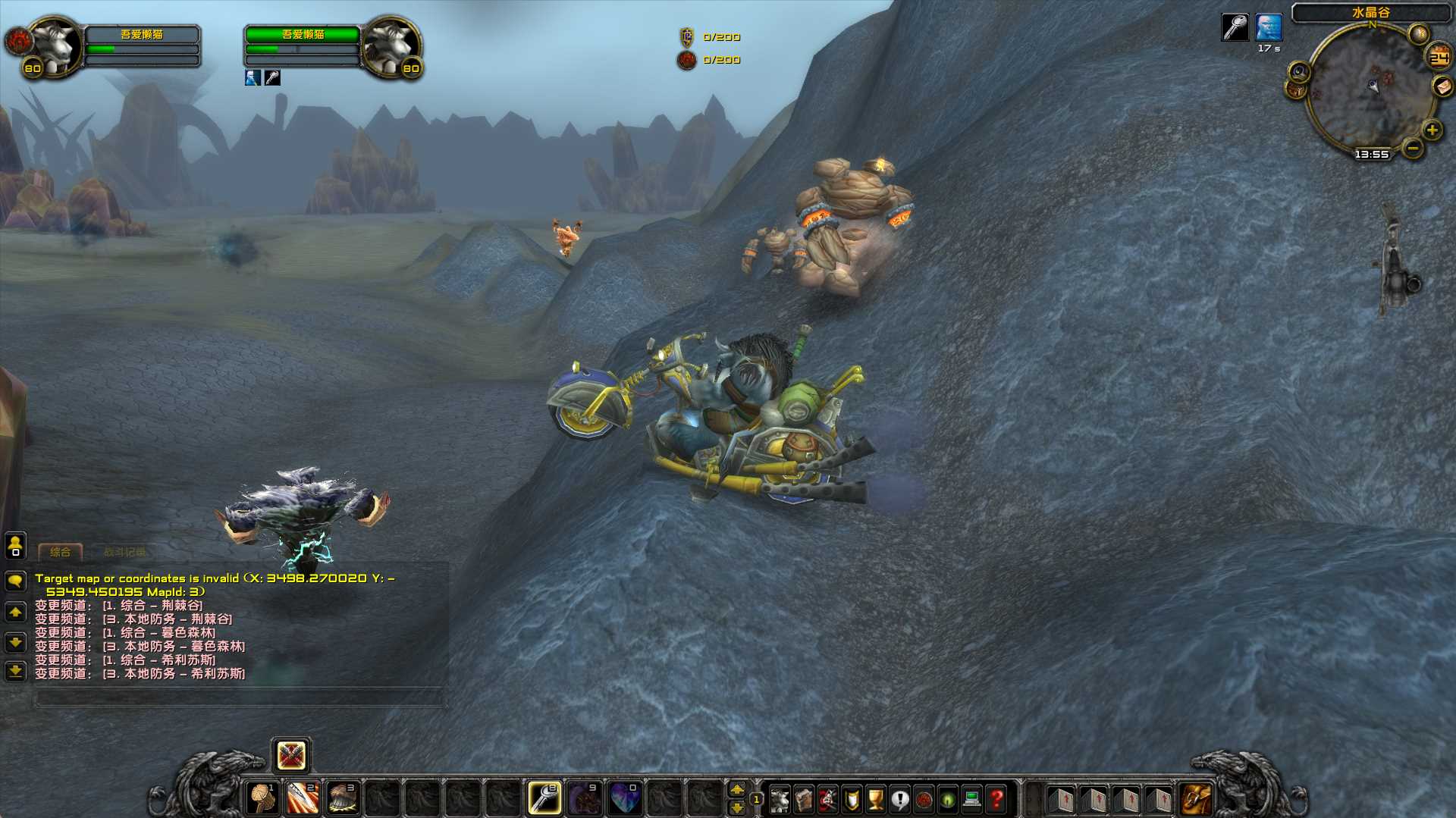This screenshot has height=818, width=1456.
Task: Open achievements via the shield icon
Action: pos(852,799)
